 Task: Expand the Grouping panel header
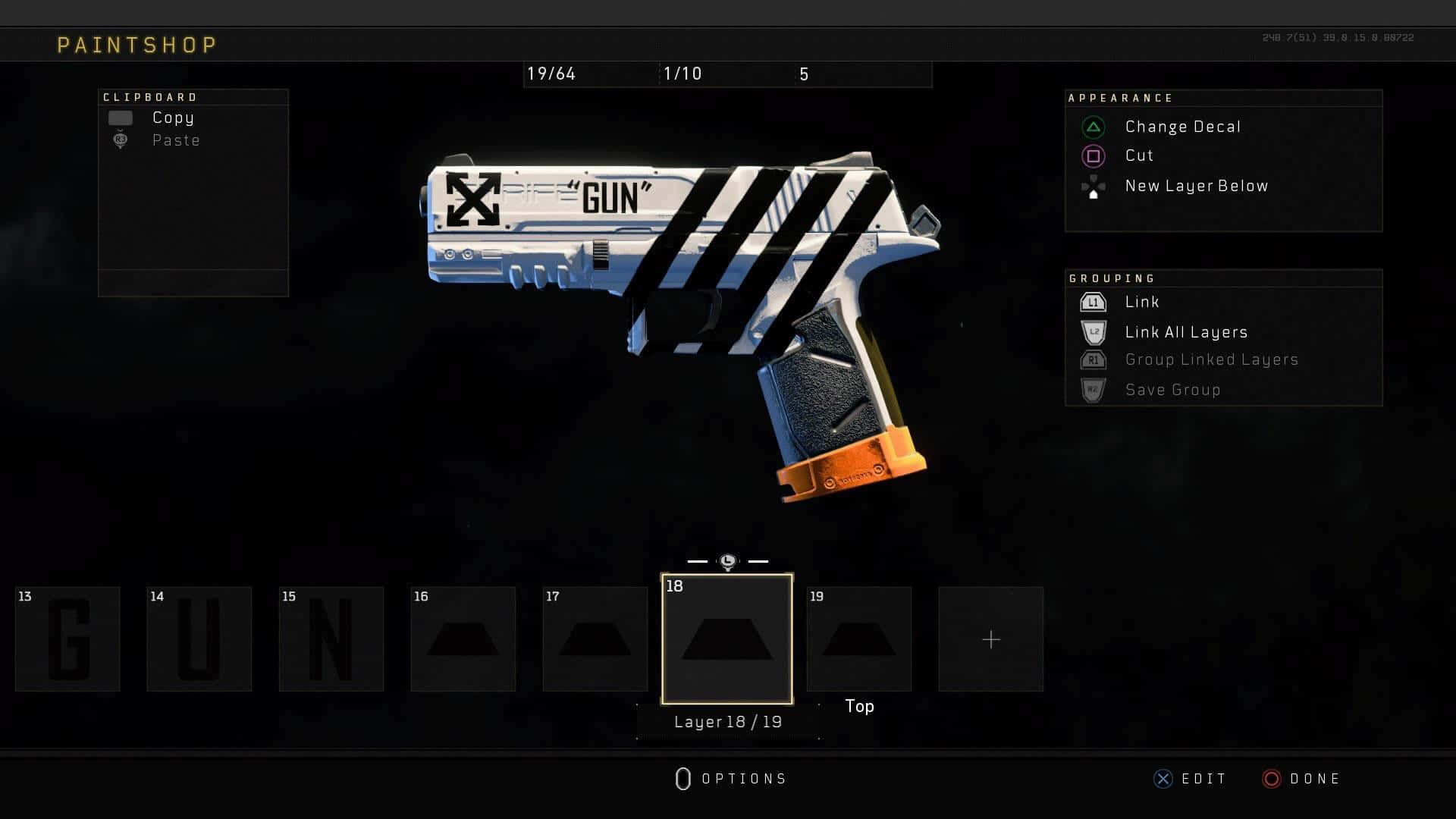[x=1112, y=278]
